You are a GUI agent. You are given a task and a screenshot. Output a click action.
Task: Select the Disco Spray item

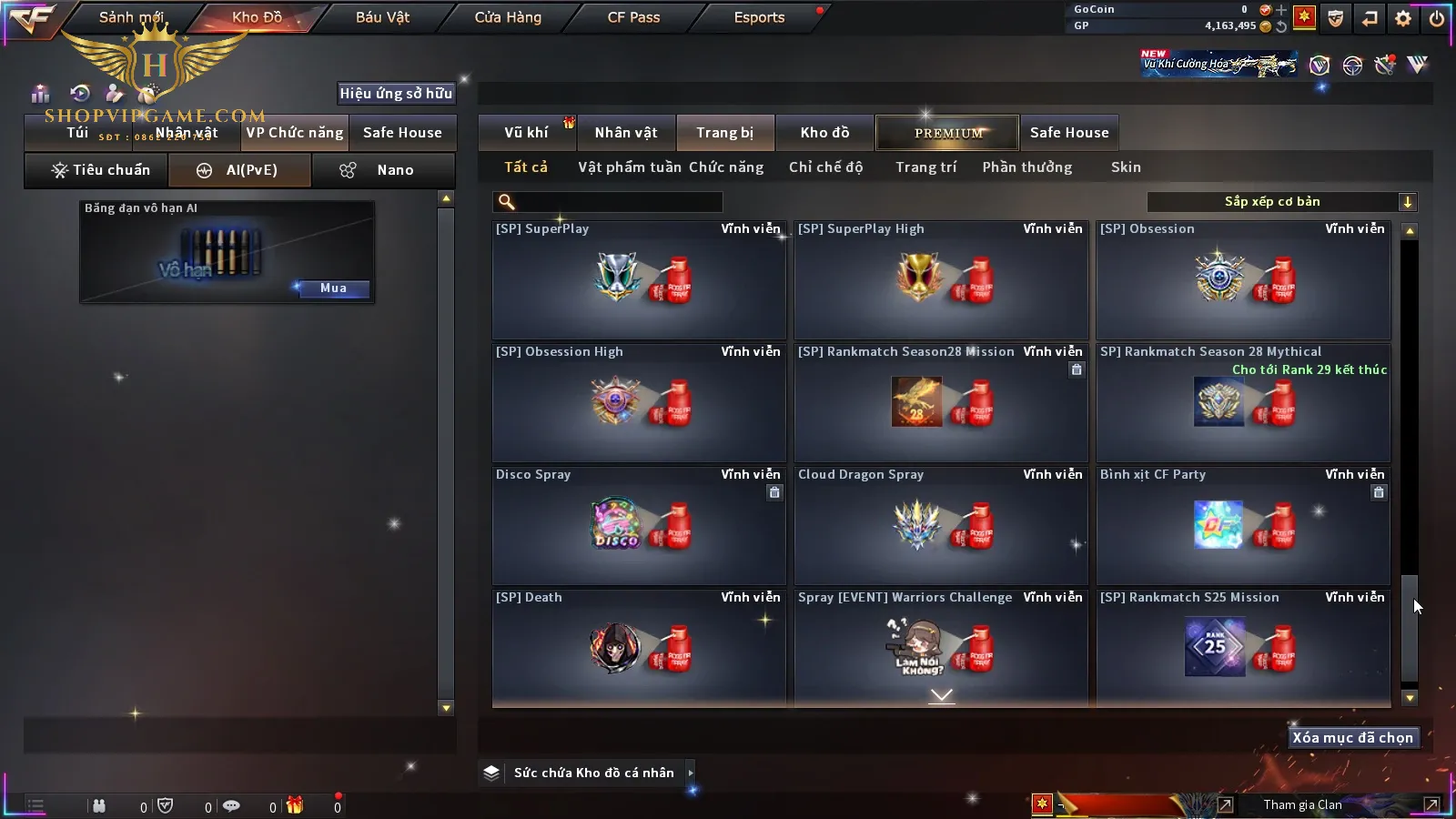coord(639,526)
